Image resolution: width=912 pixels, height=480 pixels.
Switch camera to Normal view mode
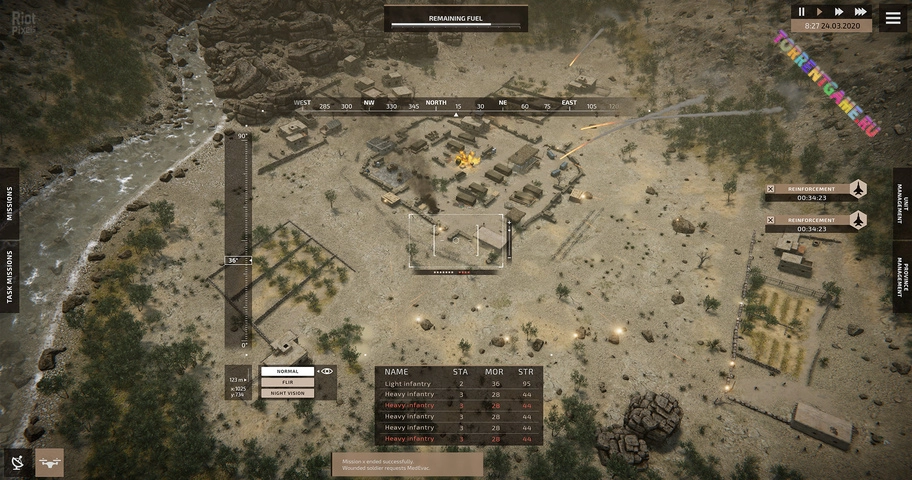pyautogui.click(x=287, y=371)
